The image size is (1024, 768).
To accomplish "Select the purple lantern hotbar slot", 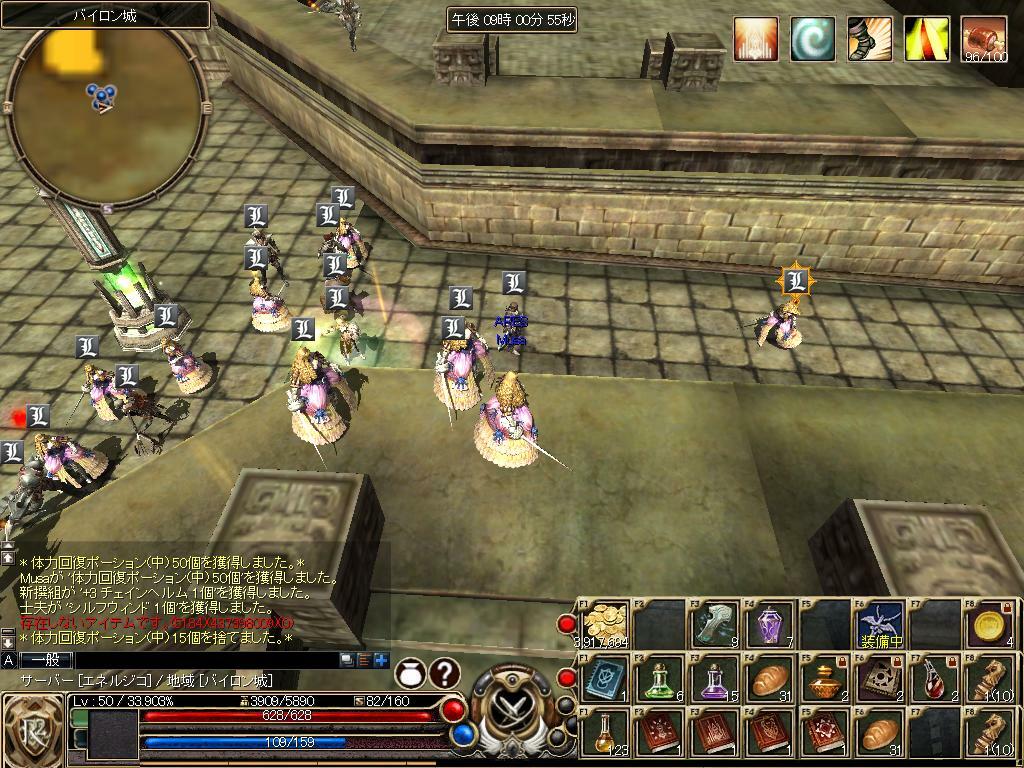I will (x=770, y=625).
